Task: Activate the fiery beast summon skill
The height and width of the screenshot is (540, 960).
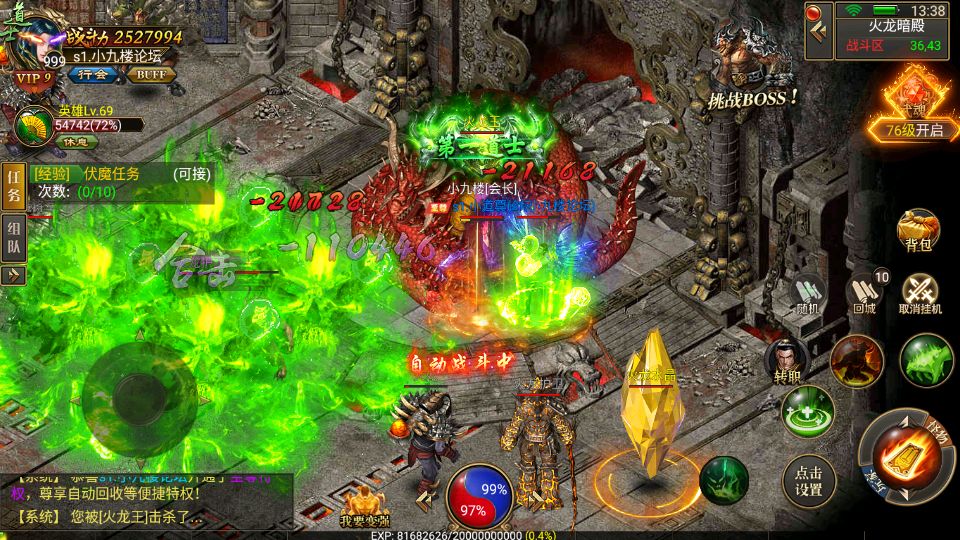Action: pos(857,360)
